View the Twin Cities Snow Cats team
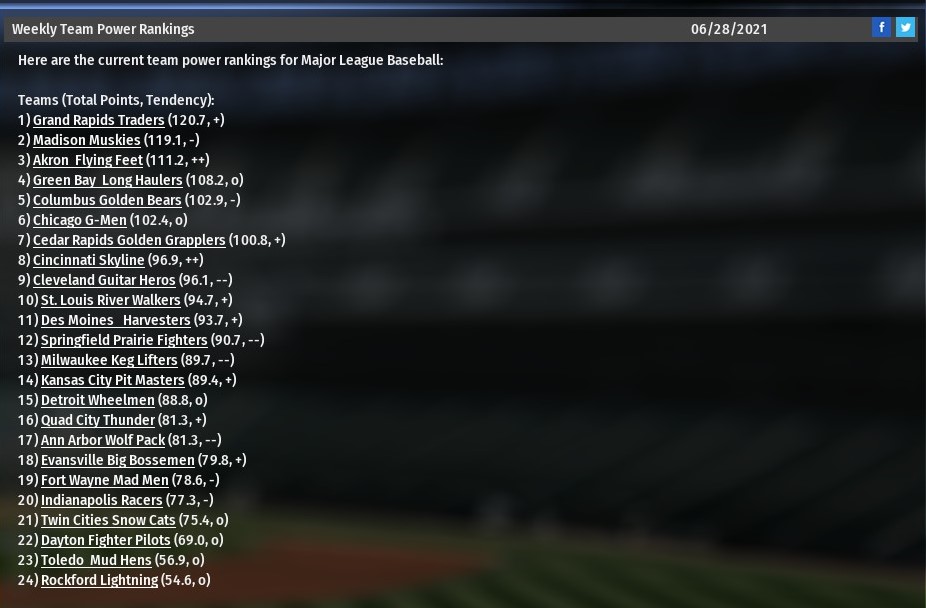Screen dimensions: 926x608 (108, 520)
